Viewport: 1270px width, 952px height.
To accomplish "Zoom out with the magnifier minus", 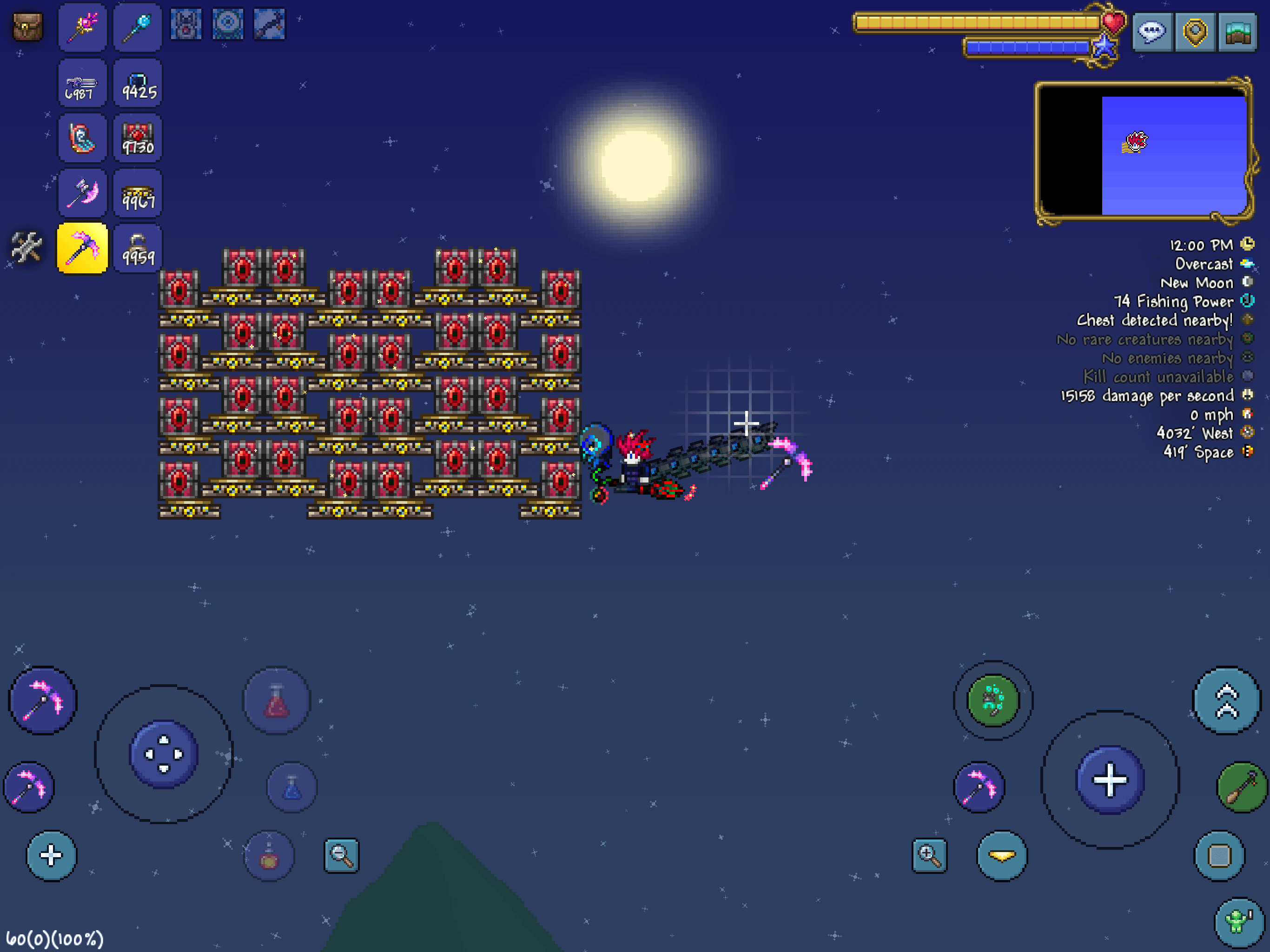I will 342,855.
